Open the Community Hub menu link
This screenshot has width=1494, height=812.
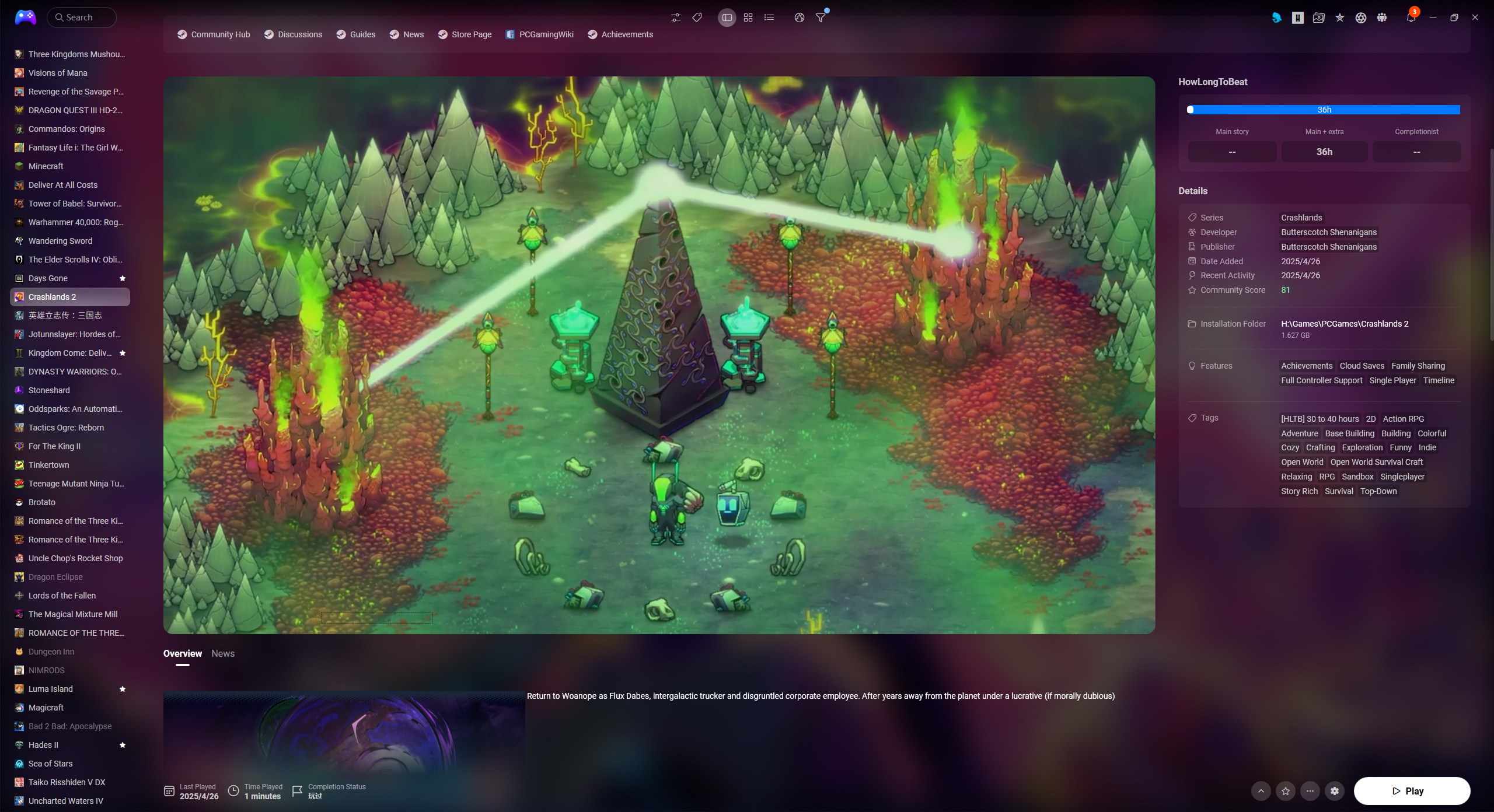[x=214, y=34]
